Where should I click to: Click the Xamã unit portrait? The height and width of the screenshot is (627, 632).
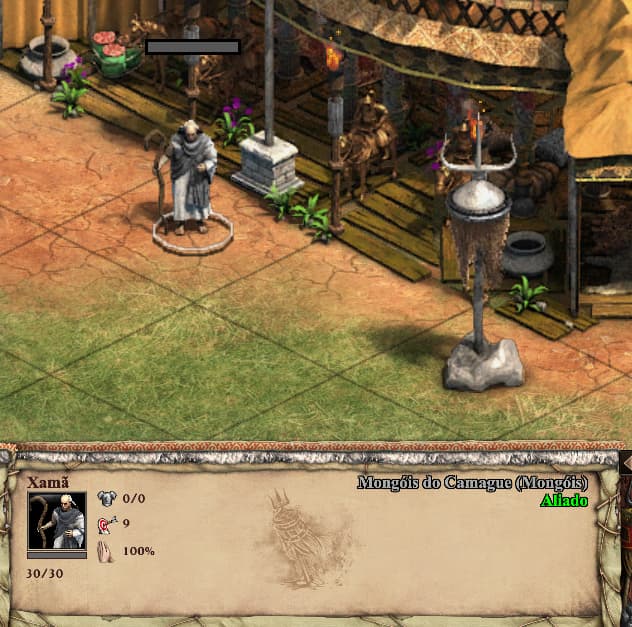click(56, 520)
